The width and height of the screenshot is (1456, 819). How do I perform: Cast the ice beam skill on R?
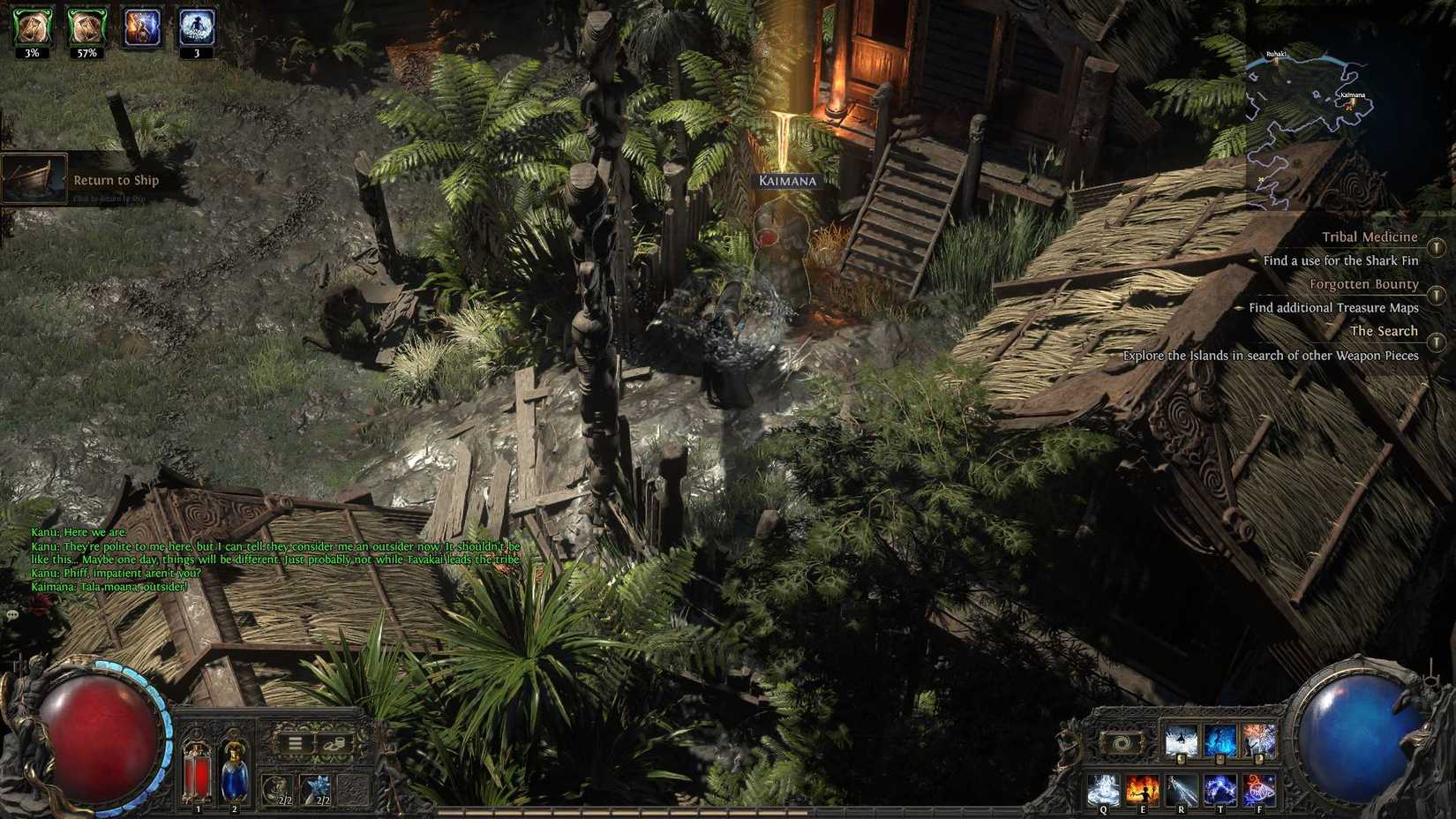pyautogui.click(x=1181, y=788)
